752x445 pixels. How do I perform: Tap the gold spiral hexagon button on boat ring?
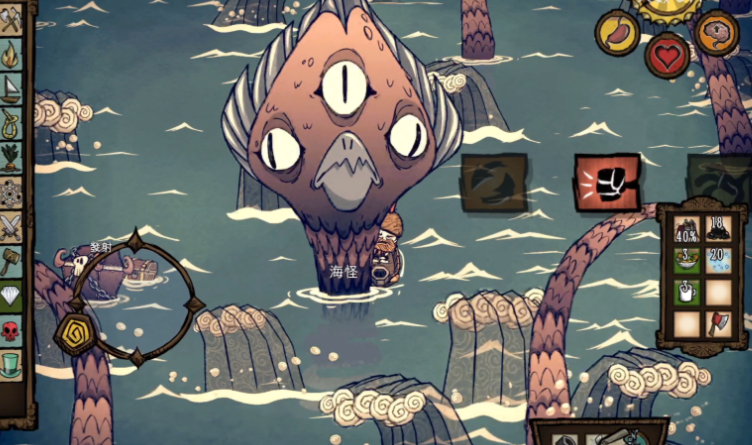[77, 333]
